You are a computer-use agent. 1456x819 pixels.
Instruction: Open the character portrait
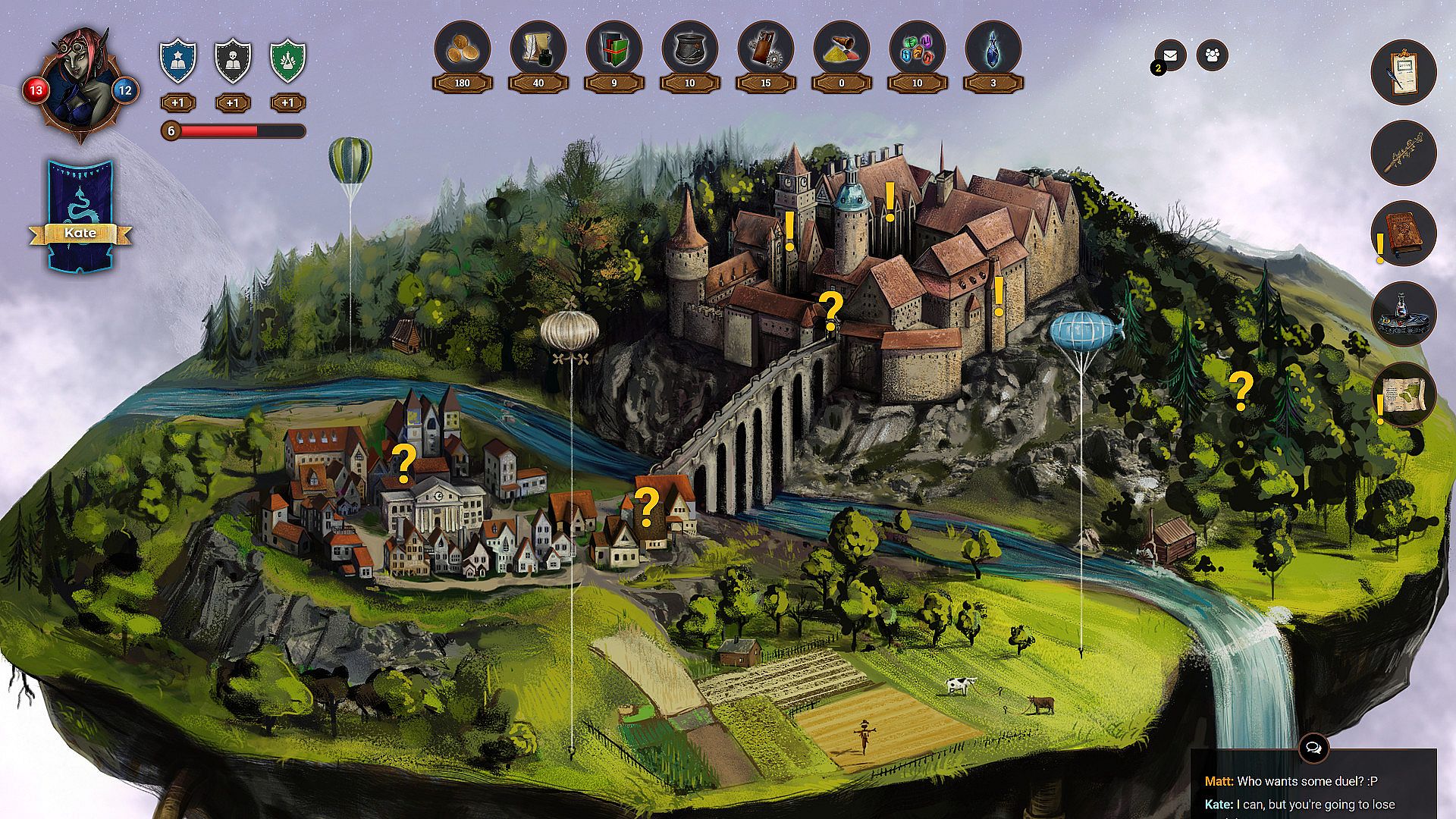tap(80, 86)
